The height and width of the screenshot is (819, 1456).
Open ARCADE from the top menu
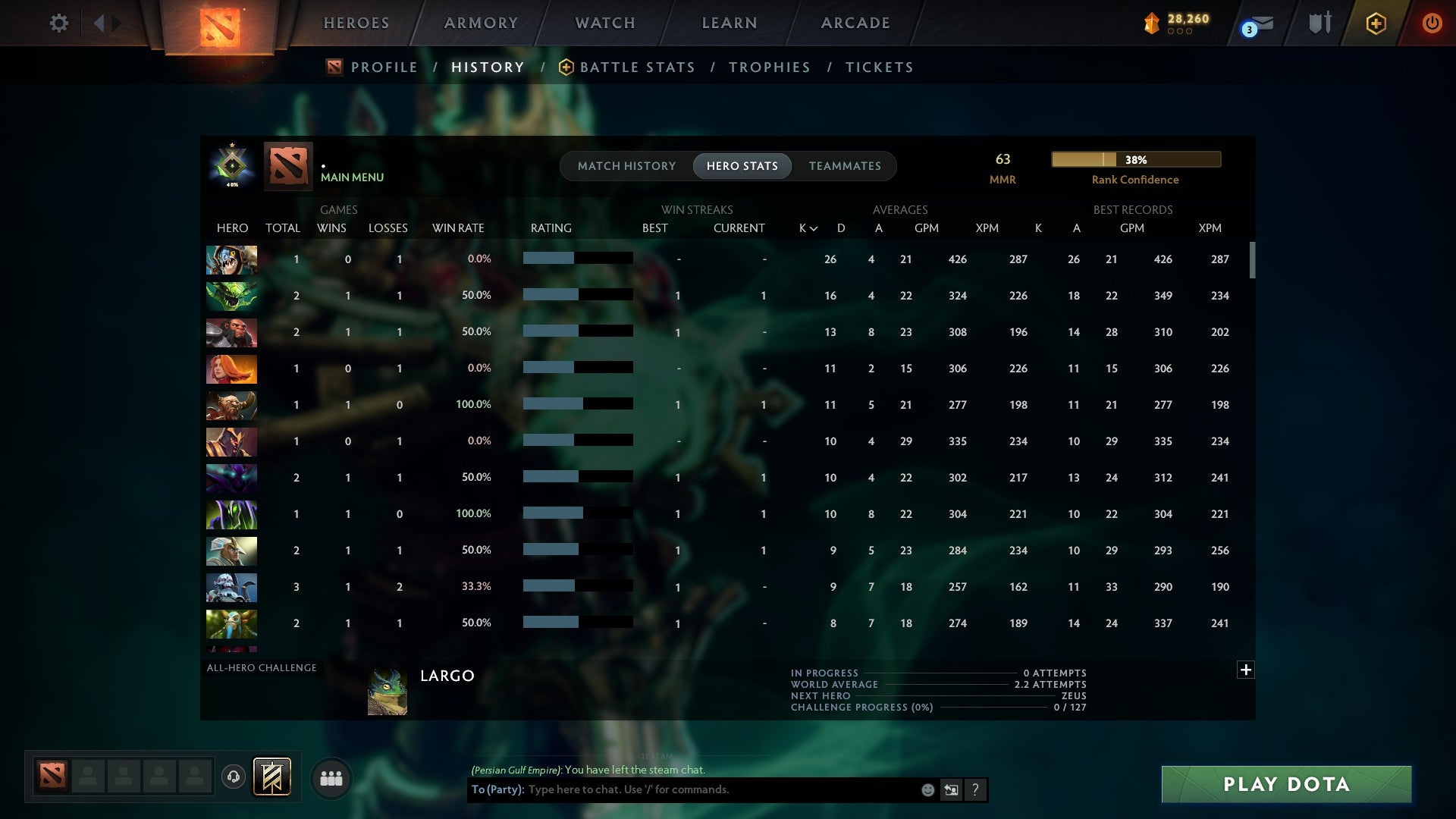point(855,23)
